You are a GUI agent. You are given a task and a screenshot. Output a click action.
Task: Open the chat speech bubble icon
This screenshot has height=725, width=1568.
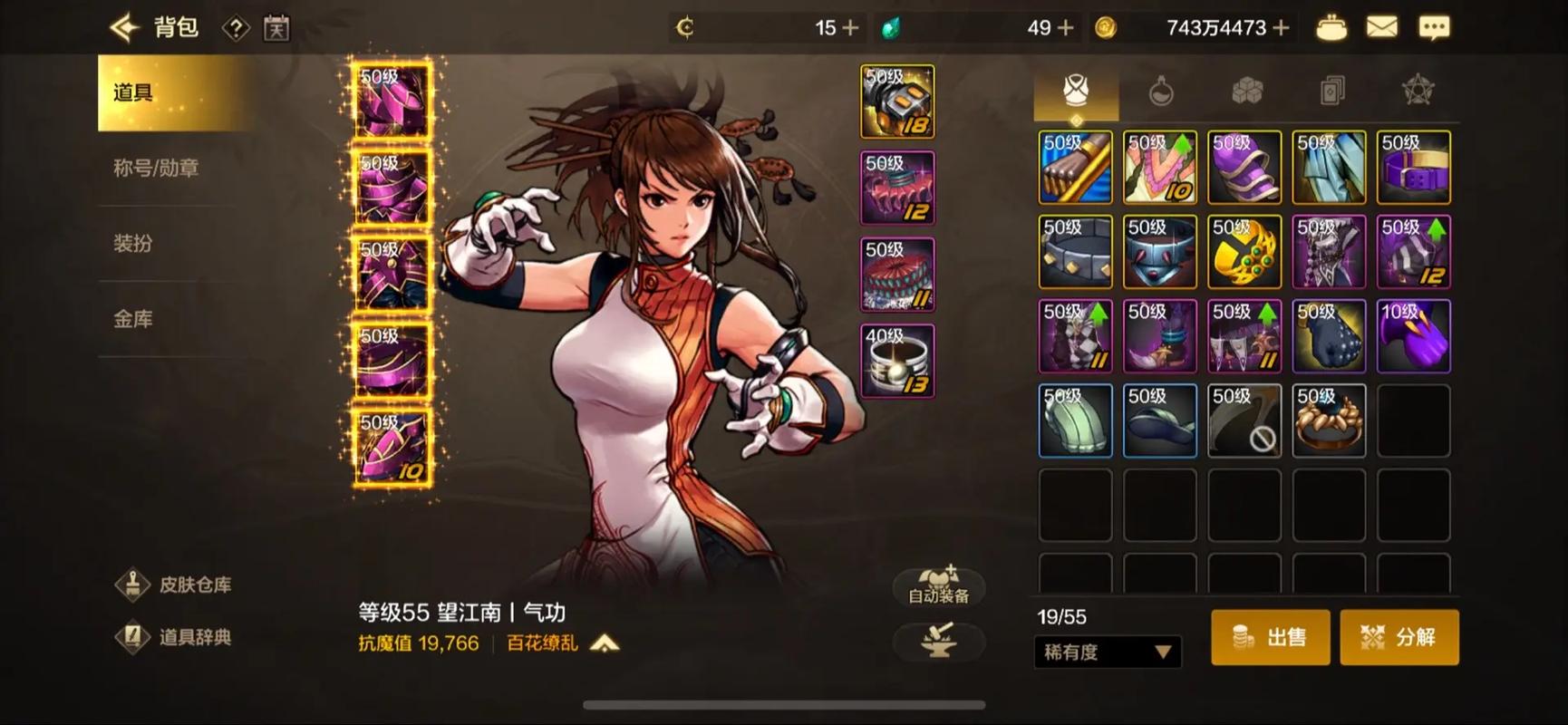pyautogui.click(x=1433, y=28)
